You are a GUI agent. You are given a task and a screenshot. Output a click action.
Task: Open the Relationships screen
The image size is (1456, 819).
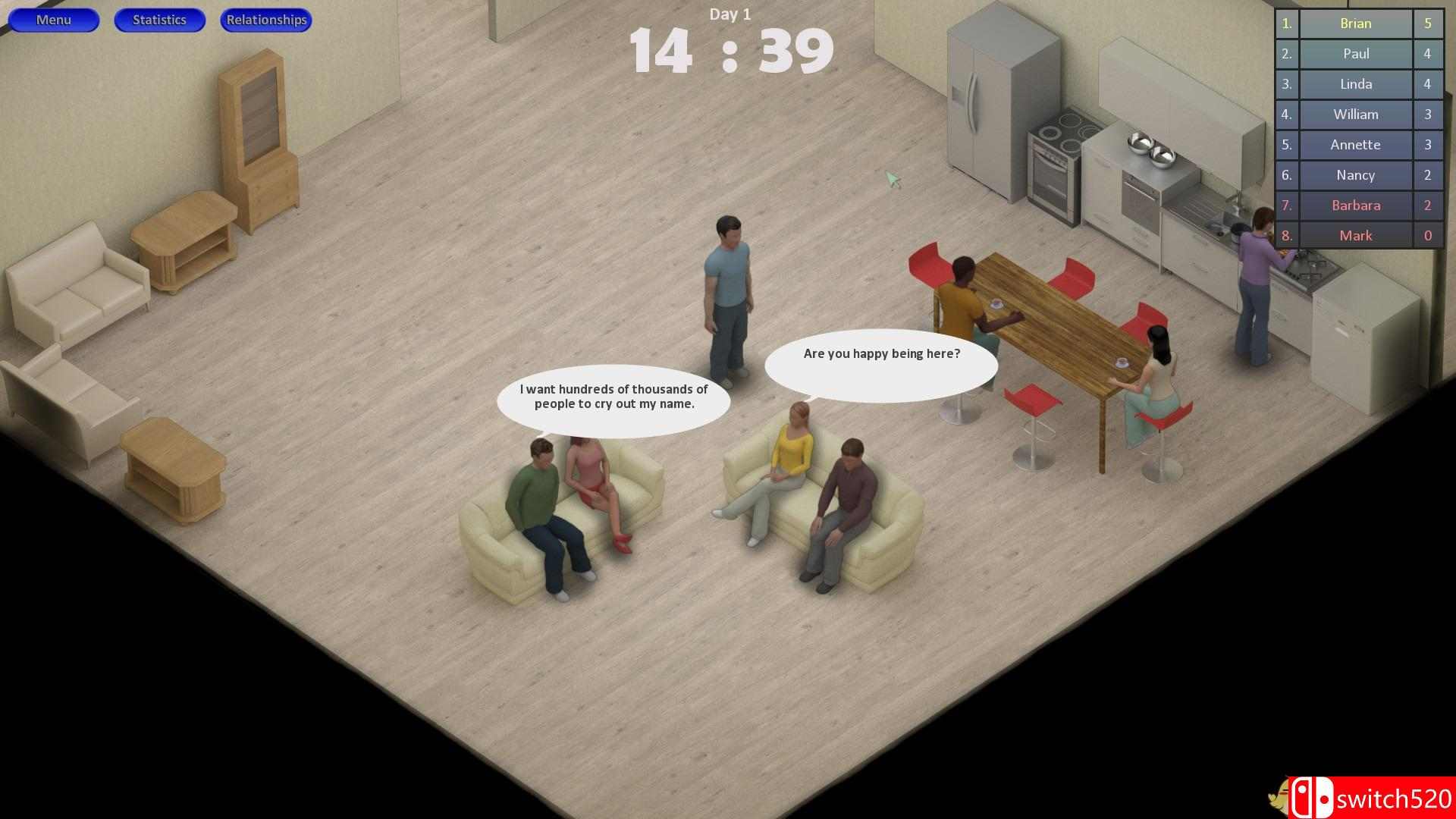(265, 20)
